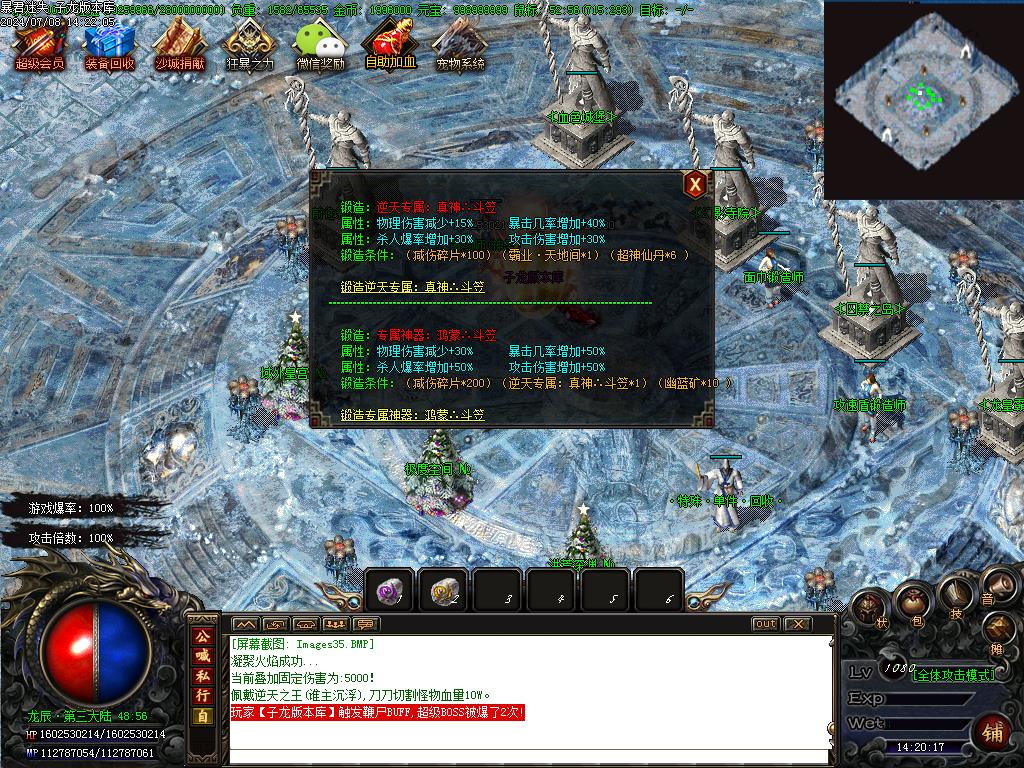Select the 锻造专属神器:鸿蒙∴斗笠 forge link
1024x768 pixels.
412,414
